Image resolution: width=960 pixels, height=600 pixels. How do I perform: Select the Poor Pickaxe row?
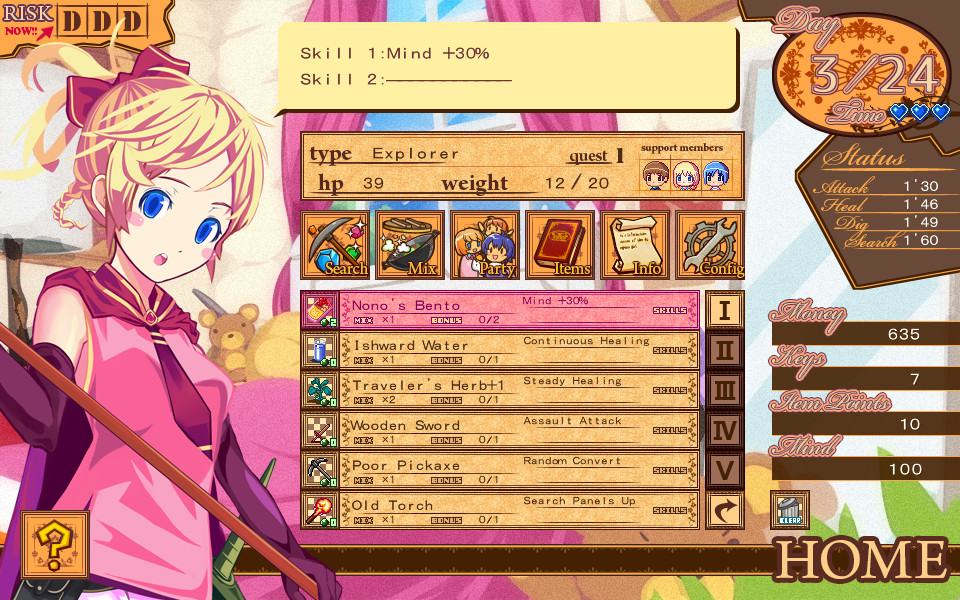point(500,470)
